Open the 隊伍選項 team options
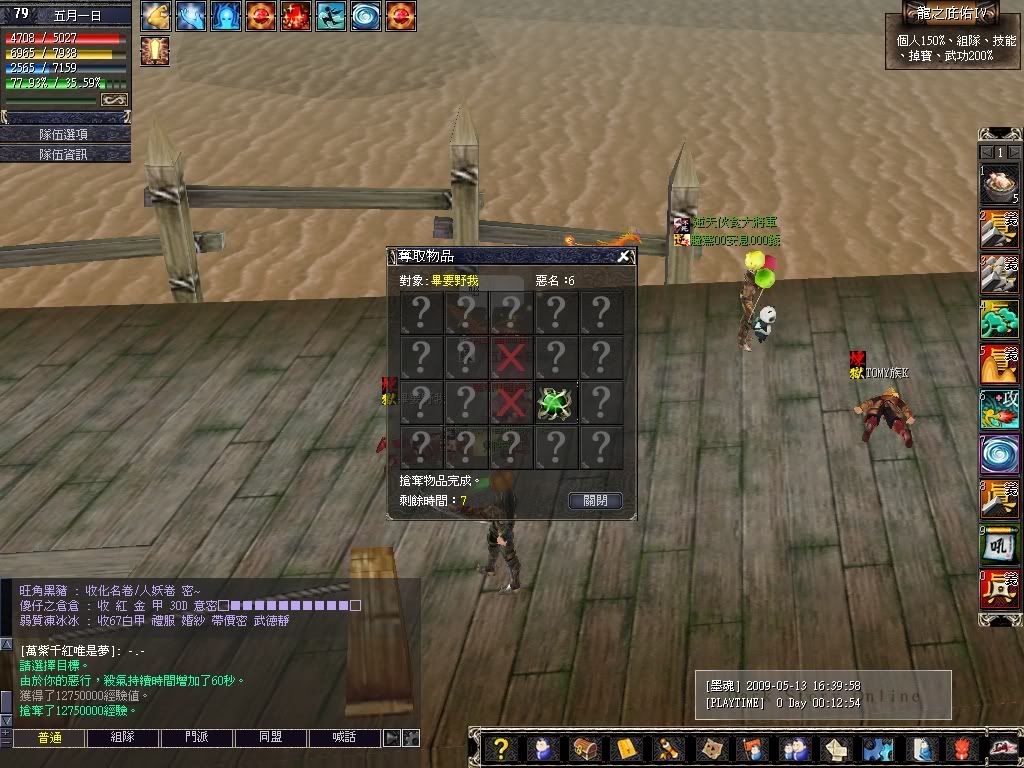 pos(64,134)
